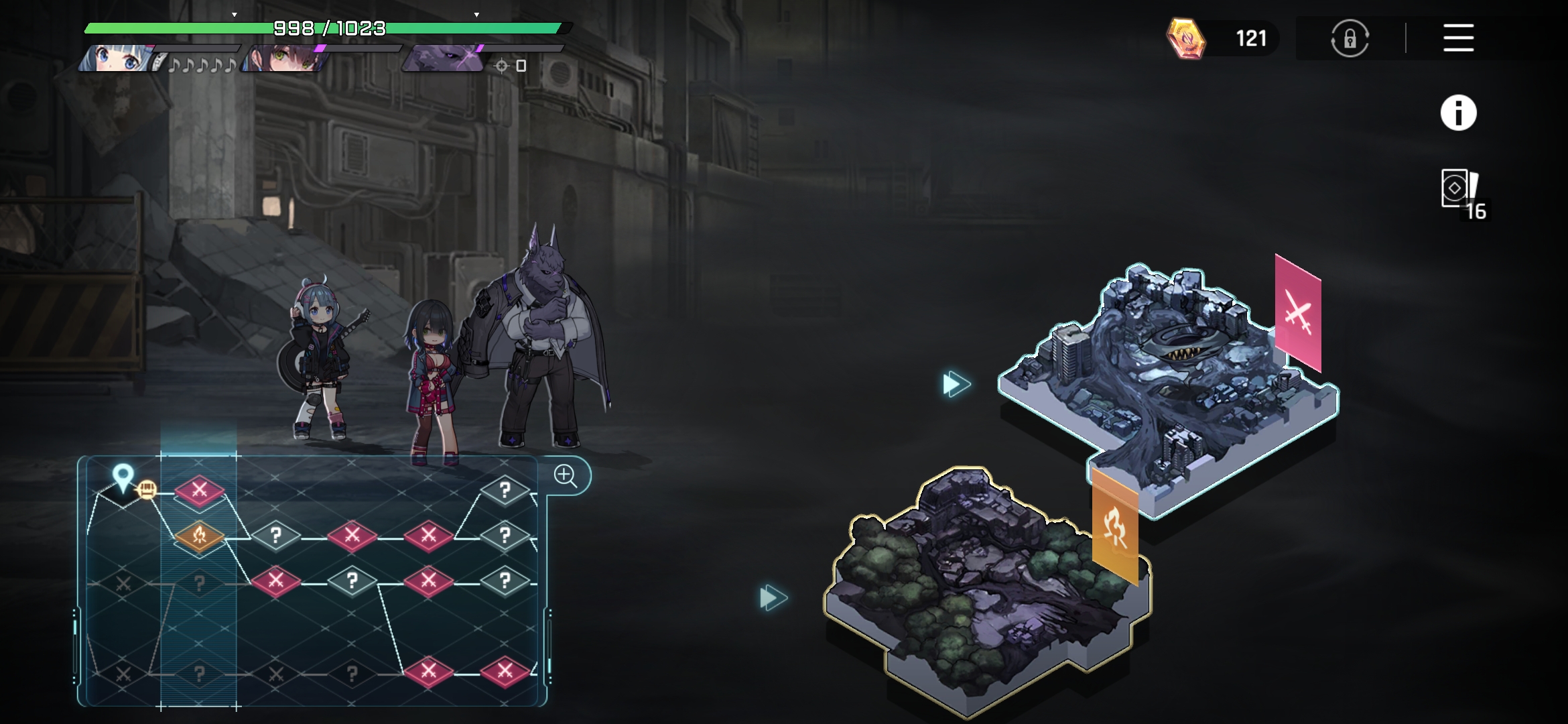Click the lock rotation icon
The width and height of the screenshot is (1568, 724).
click(1350, 38)
